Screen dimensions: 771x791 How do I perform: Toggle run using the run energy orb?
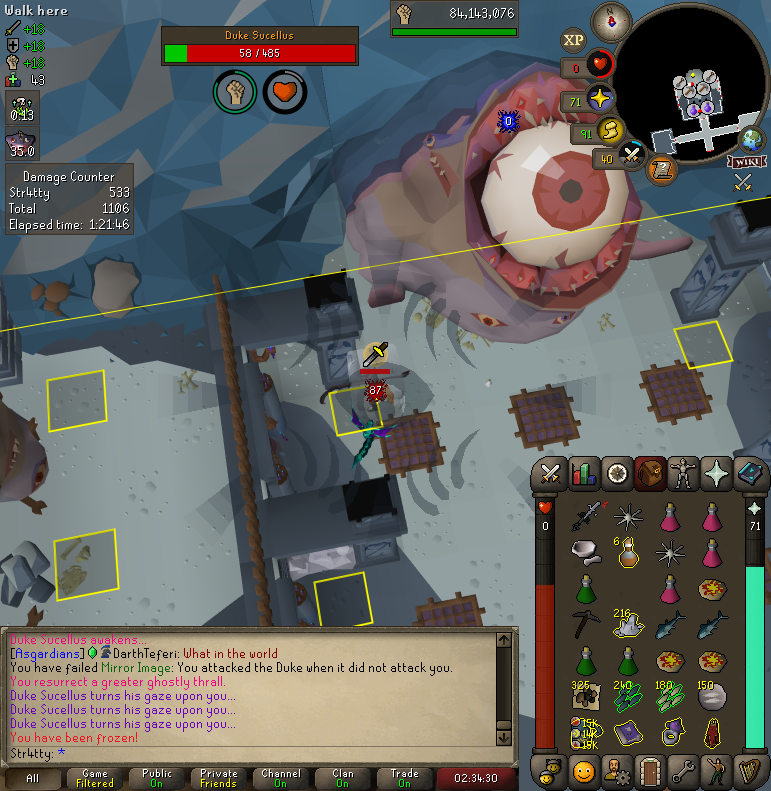coord(611,131)
